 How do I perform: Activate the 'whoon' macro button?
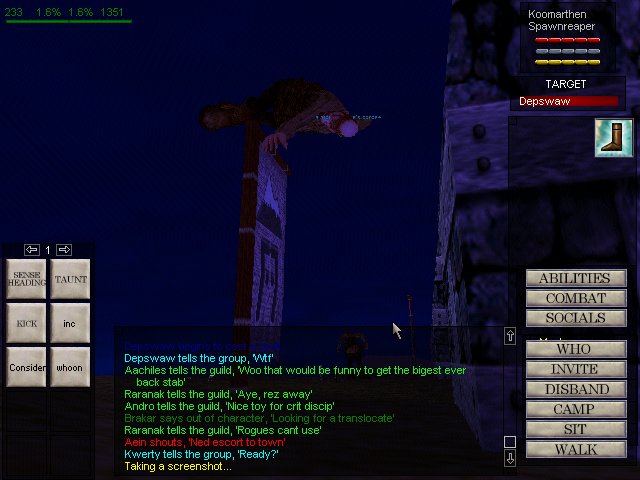(70, 367)
